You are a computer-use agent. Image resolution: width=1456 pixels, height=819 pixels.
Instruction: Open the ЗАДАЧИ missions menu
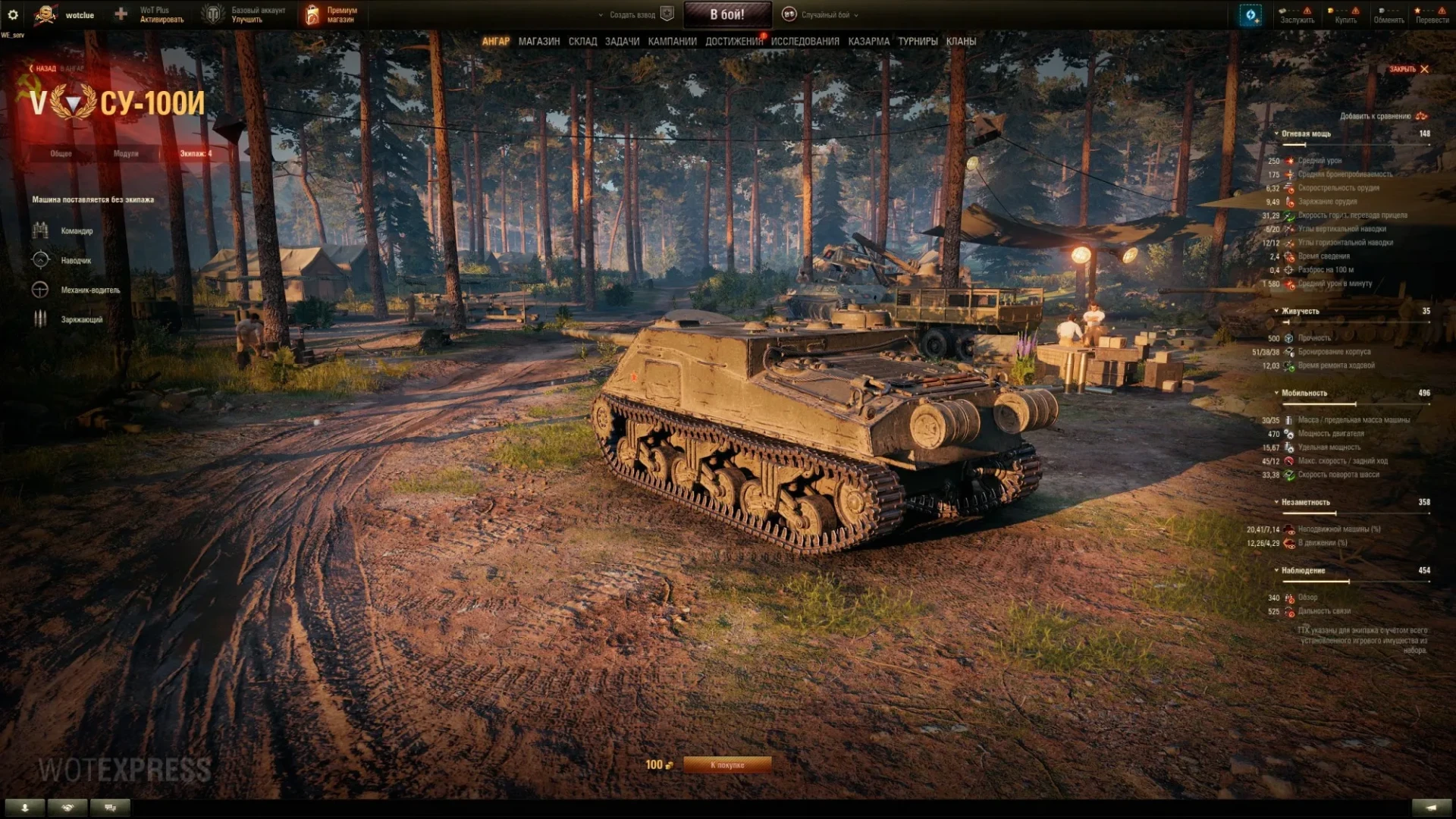click(622, 42)
